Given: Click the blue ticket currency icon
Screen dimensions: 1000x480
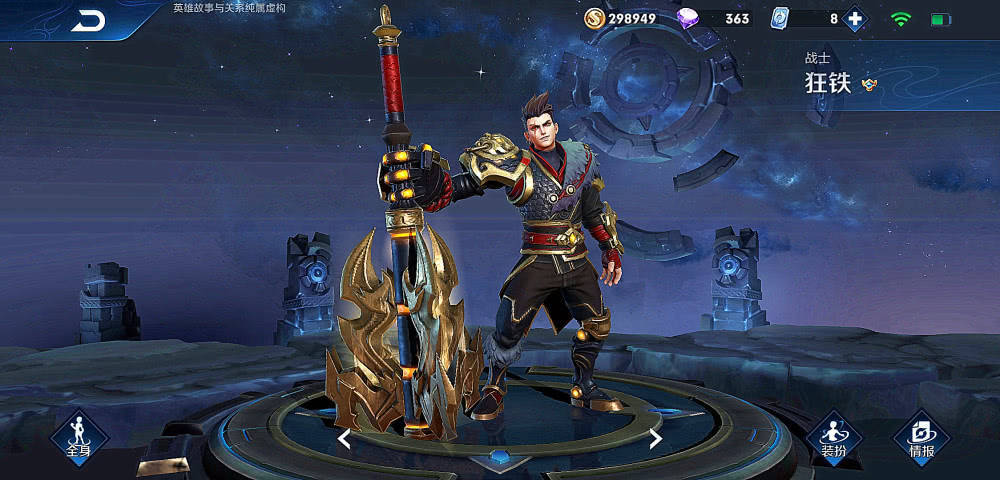Looking at the screenshot, I should [781, 18].
